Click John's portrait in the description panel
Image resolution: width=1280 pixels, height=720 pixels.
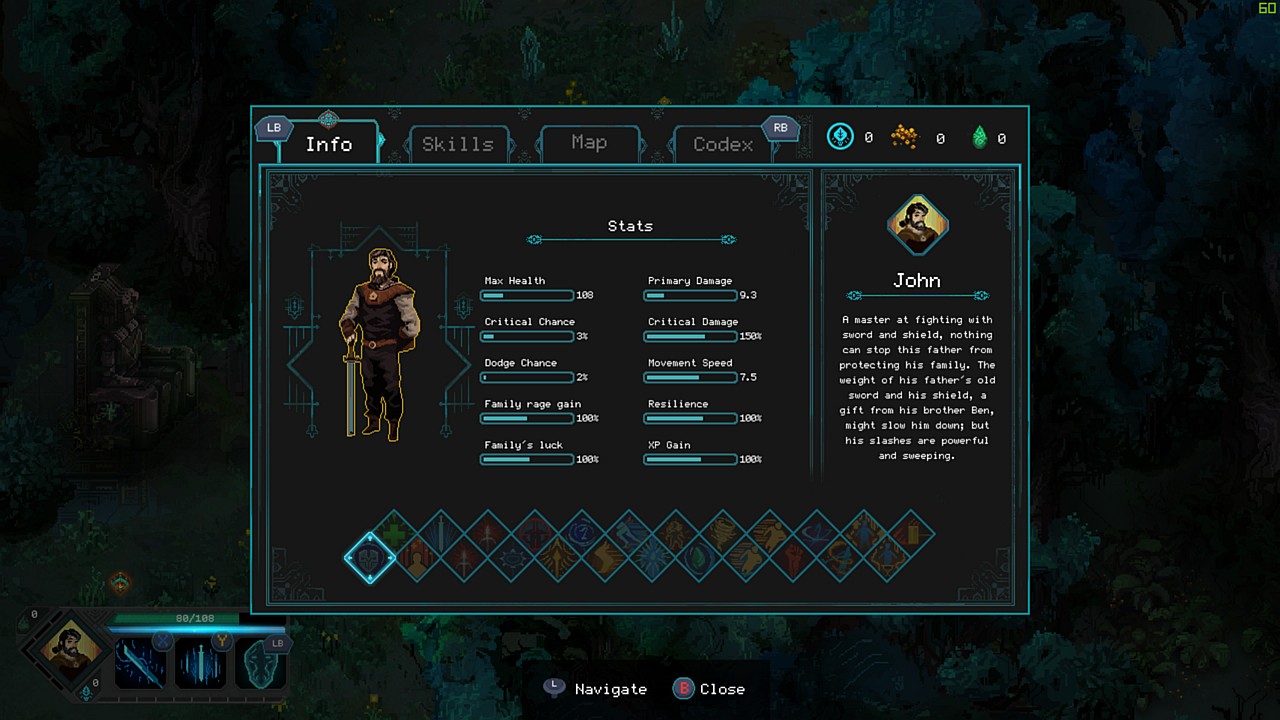(917, 224)
